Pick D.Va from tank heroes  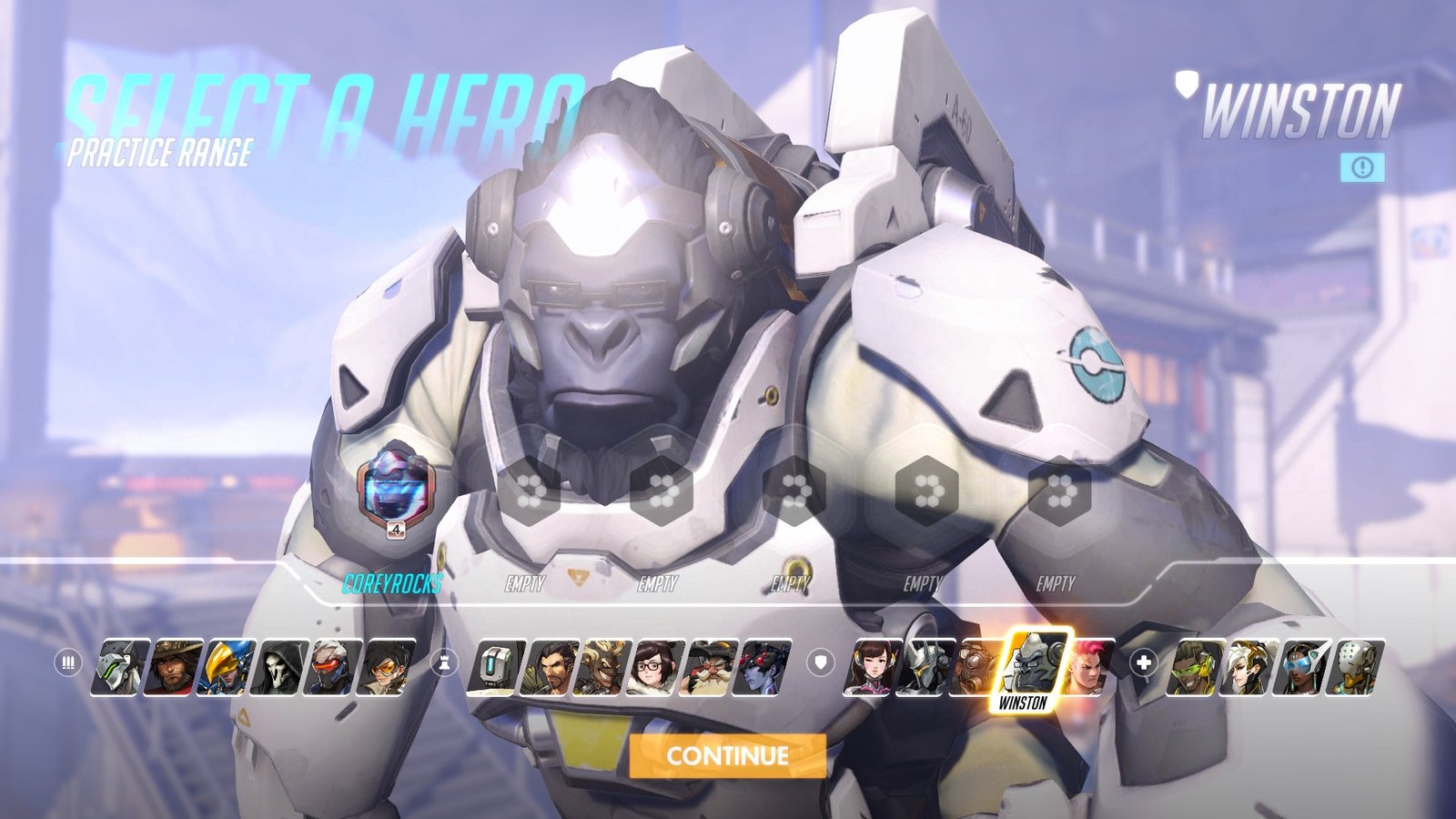[872, 668]
